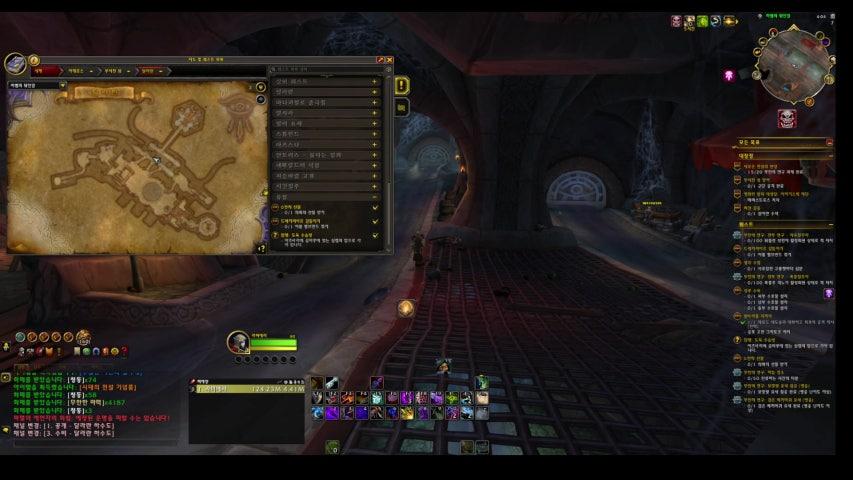Click the green icon in top bar
This screenshot has height=480, width=853.
tap(703, 21)
